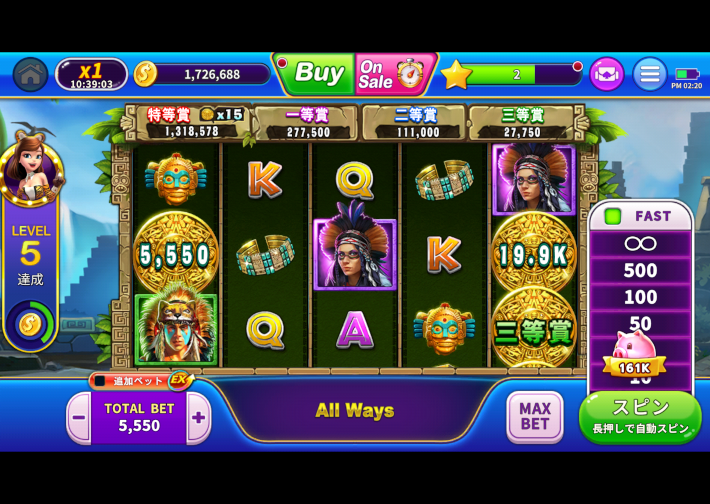The height and width of the screenshot is (504, 710).
Task: Open the x1 multiplier timer booster
Action: click(x=91, y=74)
